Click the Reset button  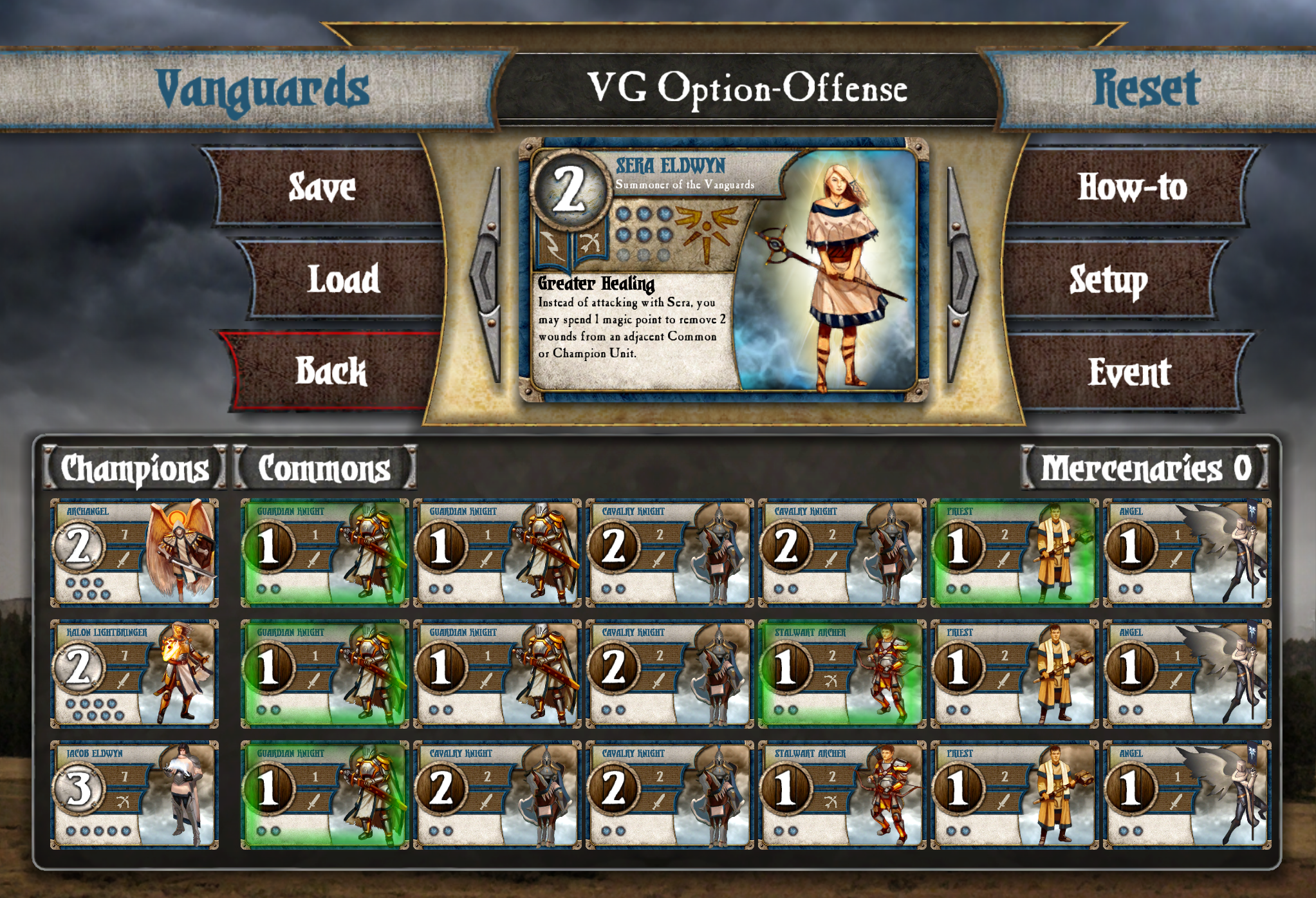pos(1146,89)
